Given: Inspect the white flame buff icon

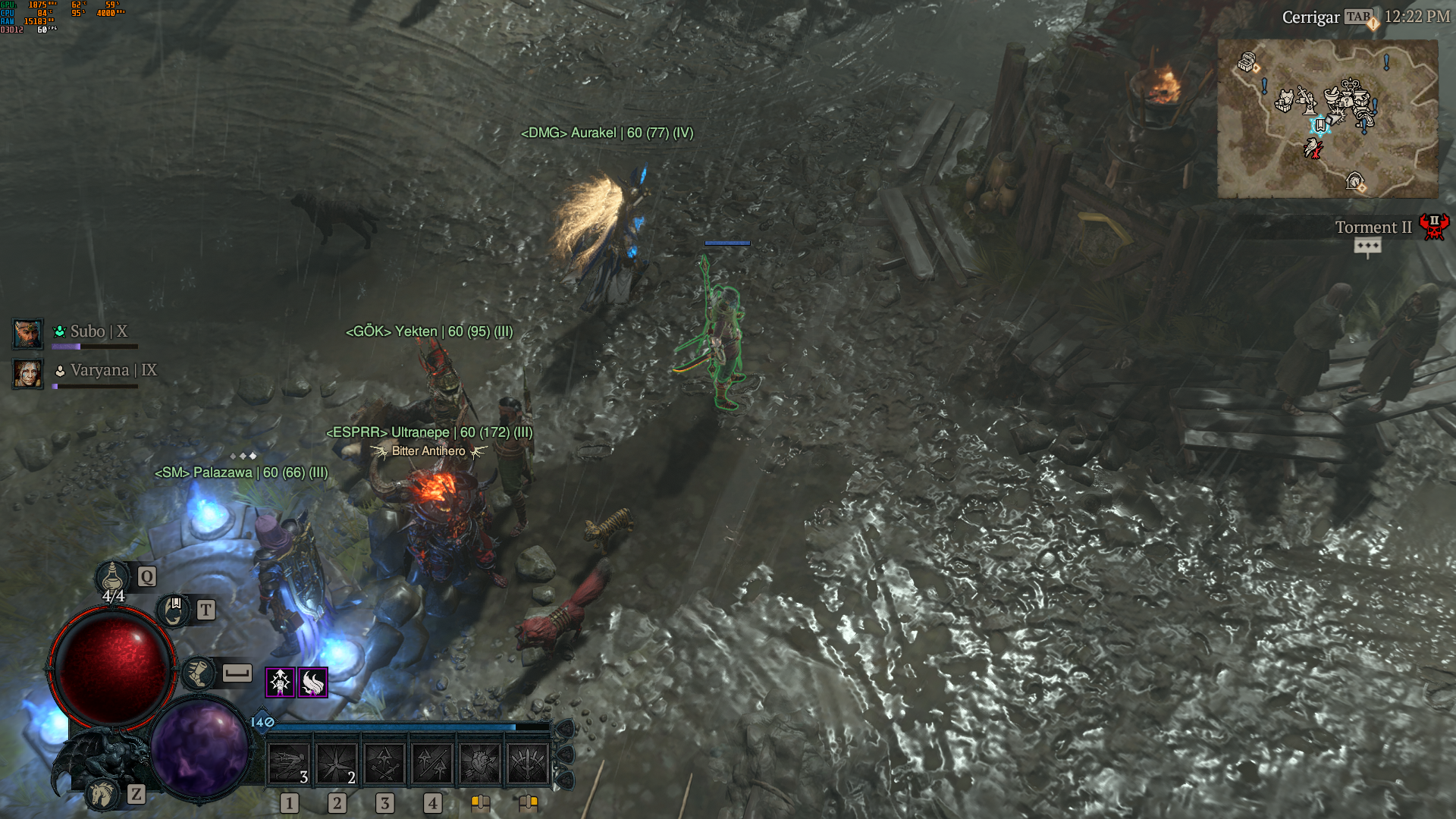Looking at the screenshot, I should coord(312,682).
